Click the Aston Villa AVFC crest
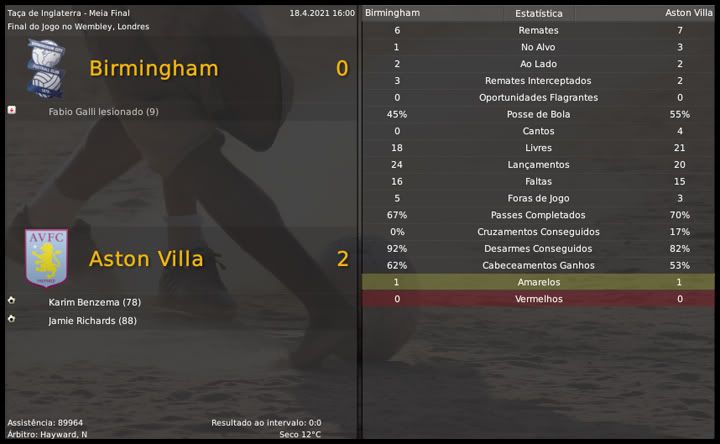The width and height of the screenshot is (720, 444). (46, 257)
